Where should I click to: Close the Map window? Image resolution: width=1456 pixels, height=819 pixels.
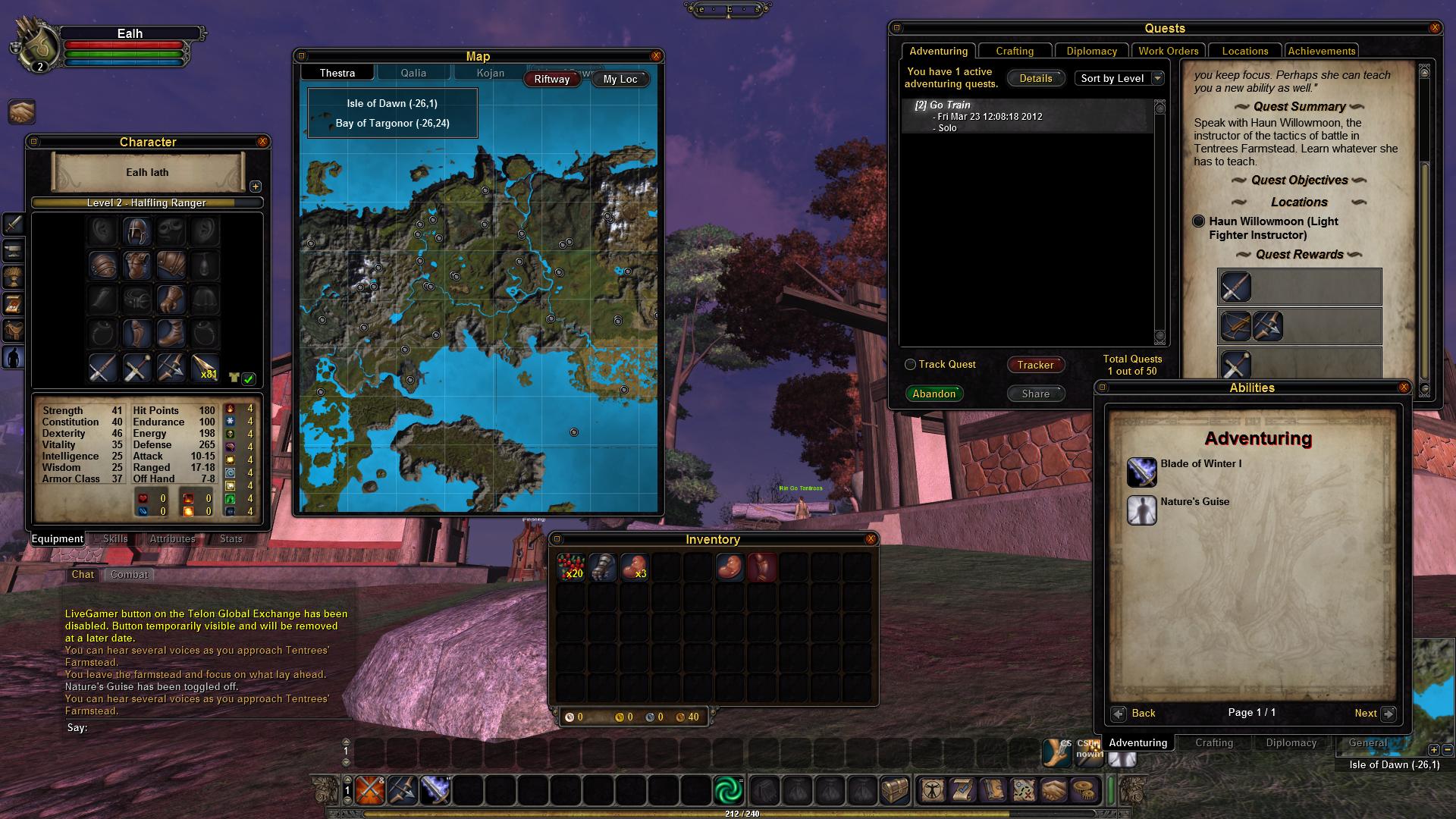tap(656, 56)
